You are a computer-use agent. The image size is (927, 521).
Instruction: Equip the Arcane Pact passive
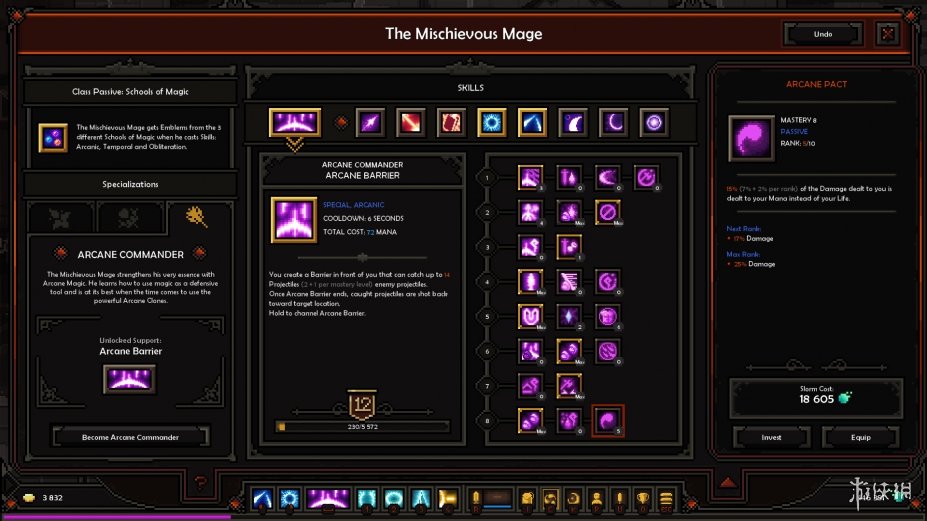pyautogui.click(x=860, y=436)
